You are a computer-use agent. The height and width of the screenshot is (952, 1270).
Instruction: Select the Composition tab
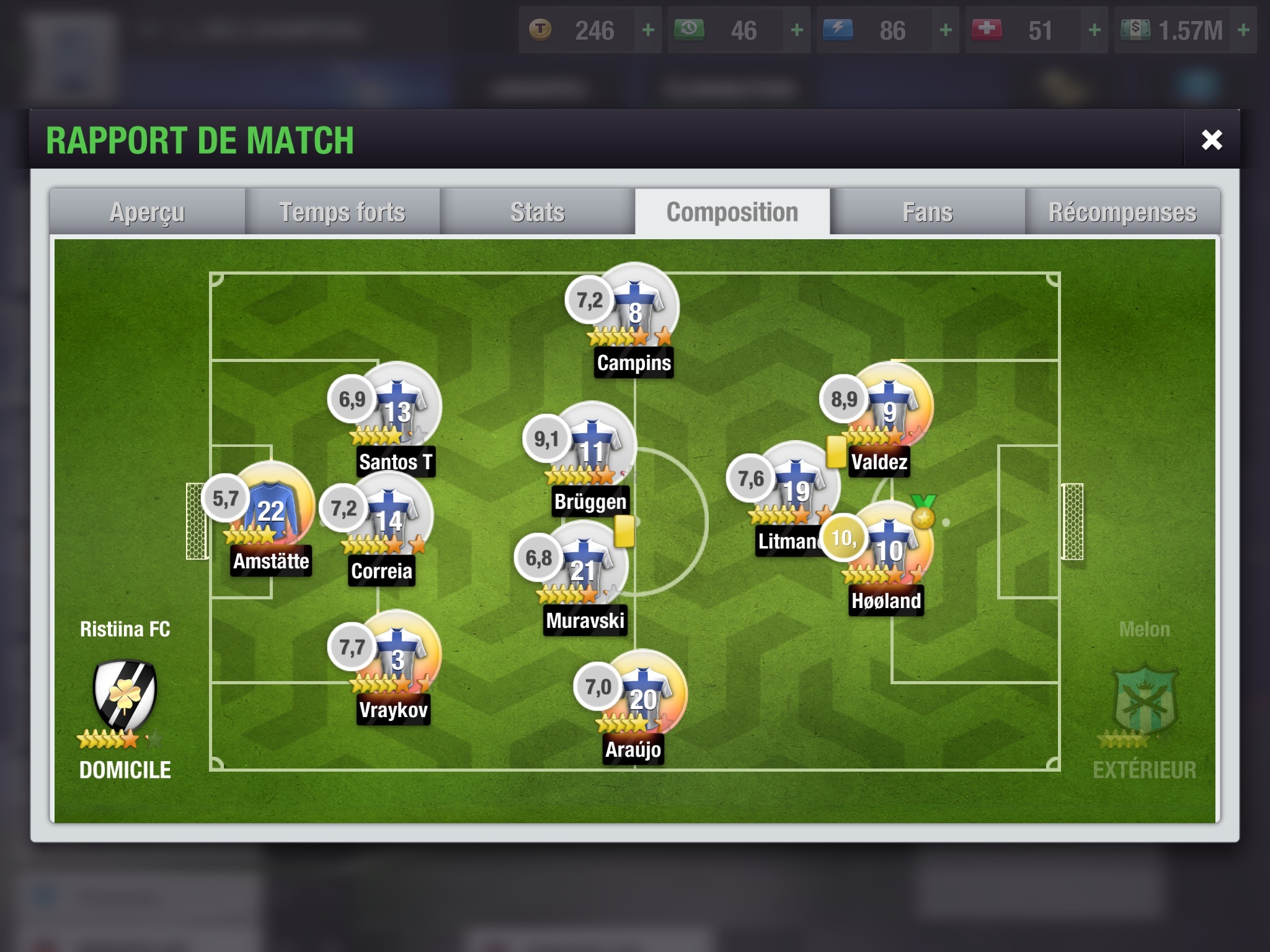click(732, 212)
